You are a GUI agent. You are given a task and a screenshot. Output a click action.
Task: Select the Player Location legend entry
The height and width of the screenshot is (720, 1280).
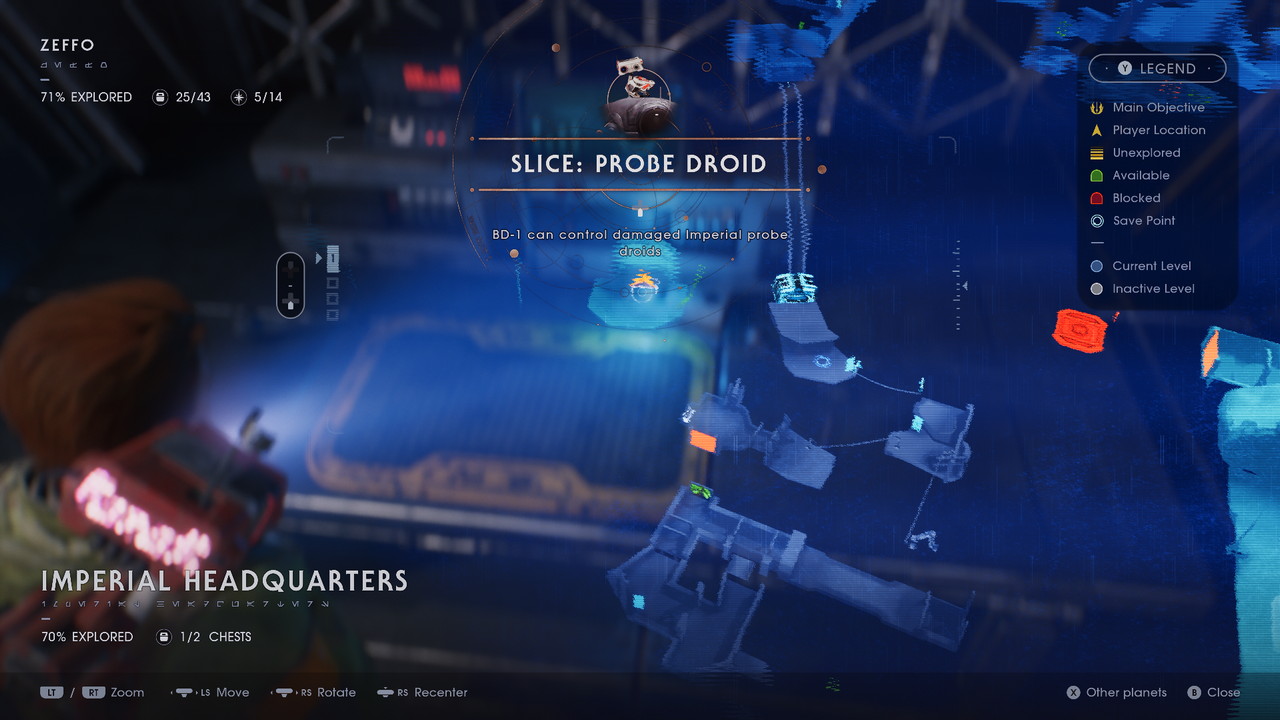1158,130
